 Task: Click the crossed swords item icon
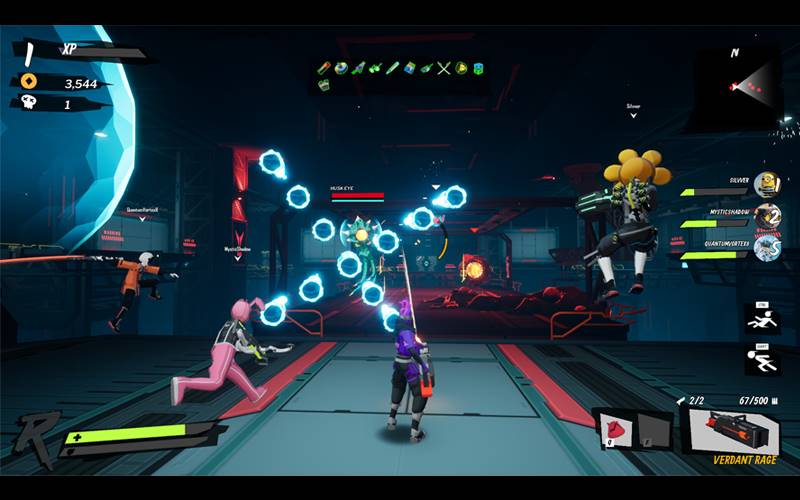coord(445,68)
